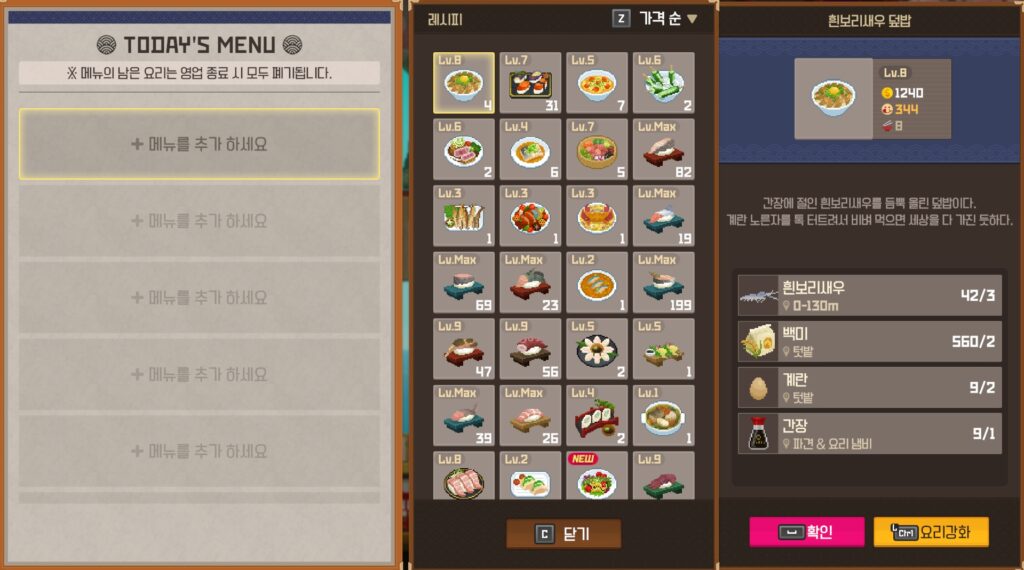The image size is (1024, 570).
Task: Select the 간장 soy sauce ingredient row
Action: (869, 434)
